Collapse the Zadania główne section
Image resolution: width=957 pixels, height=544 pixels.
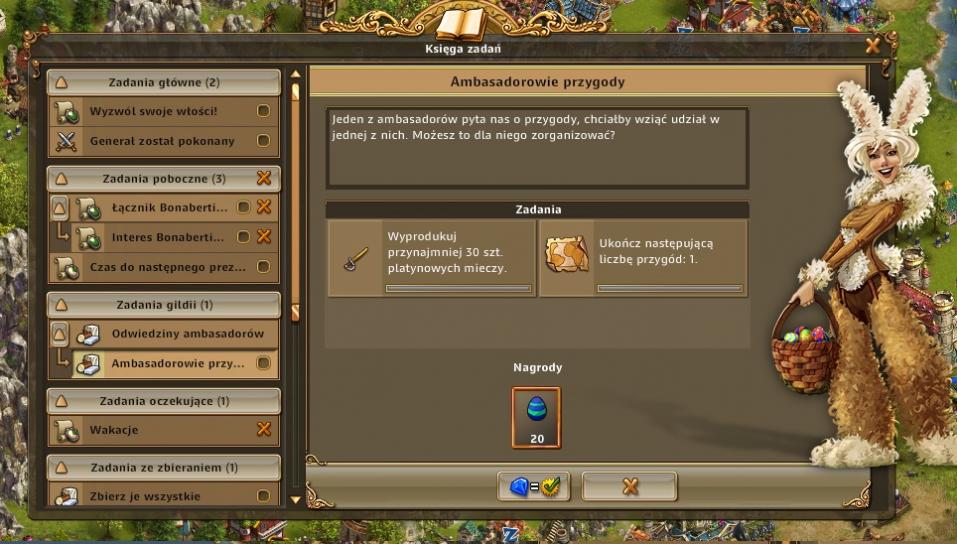(x=61, y=83)
